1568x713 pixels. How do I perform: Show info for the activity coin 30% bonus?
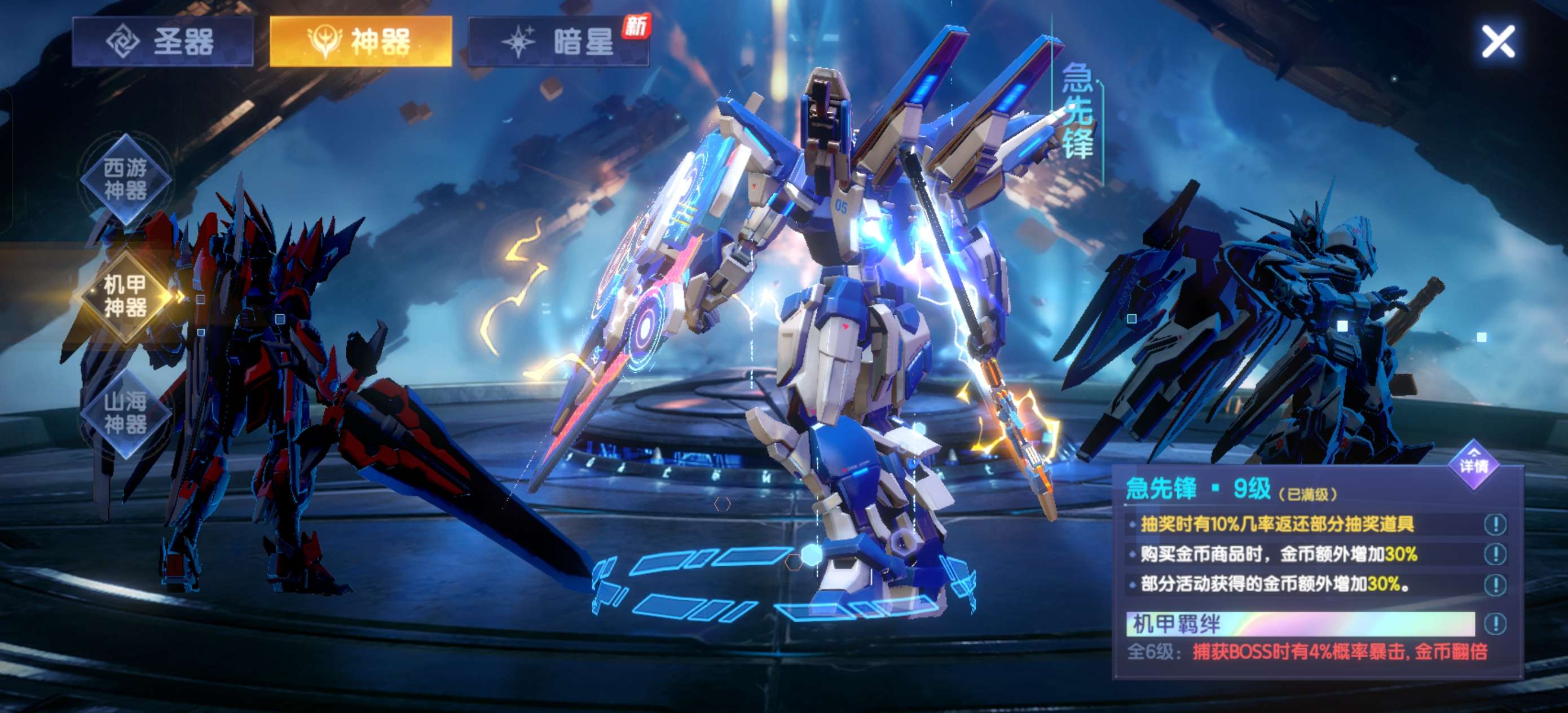click(1495, 584)
